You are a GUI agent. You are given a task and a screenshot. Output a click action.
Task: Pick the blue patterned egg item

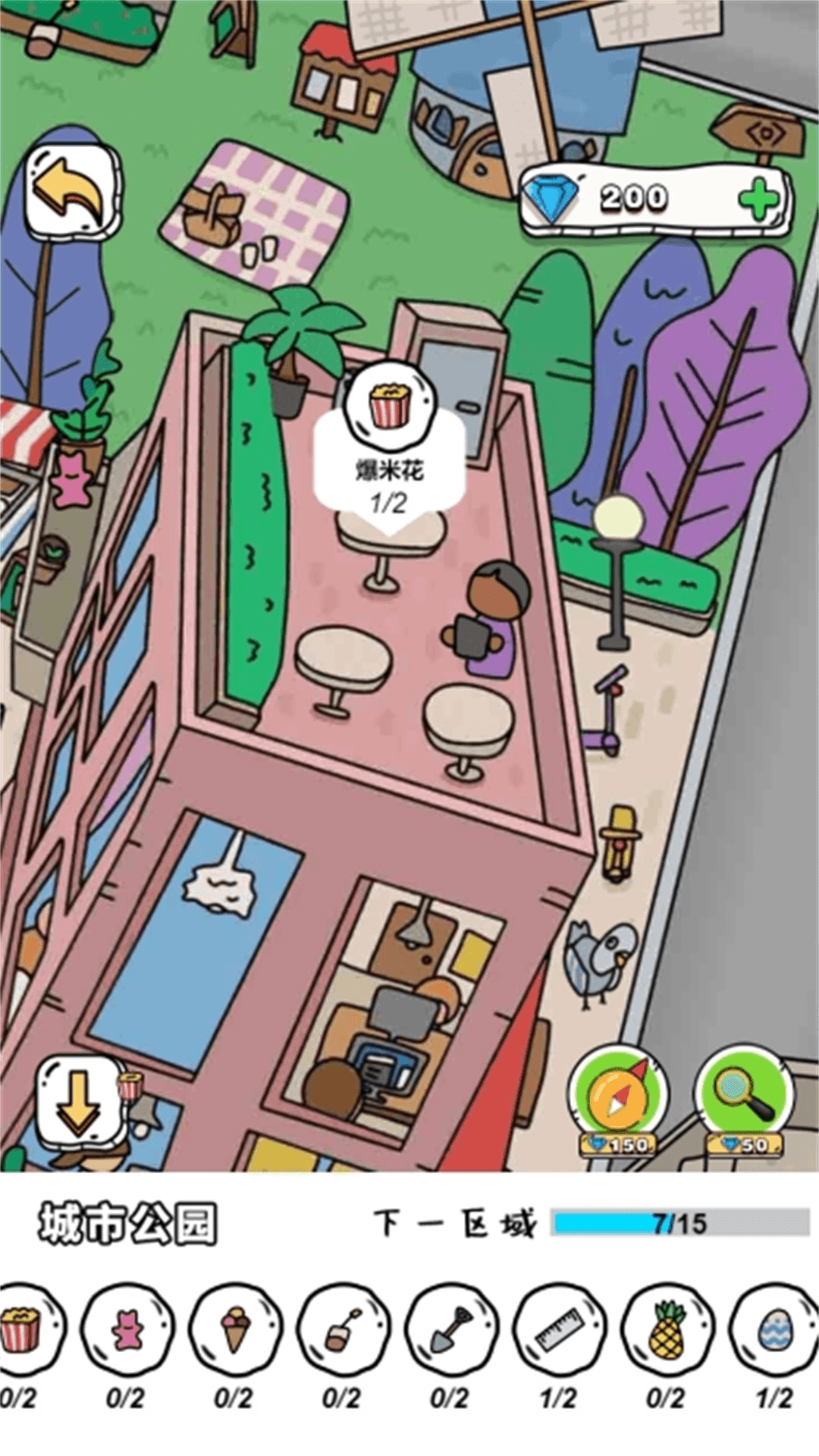[x=775, y=1329]
